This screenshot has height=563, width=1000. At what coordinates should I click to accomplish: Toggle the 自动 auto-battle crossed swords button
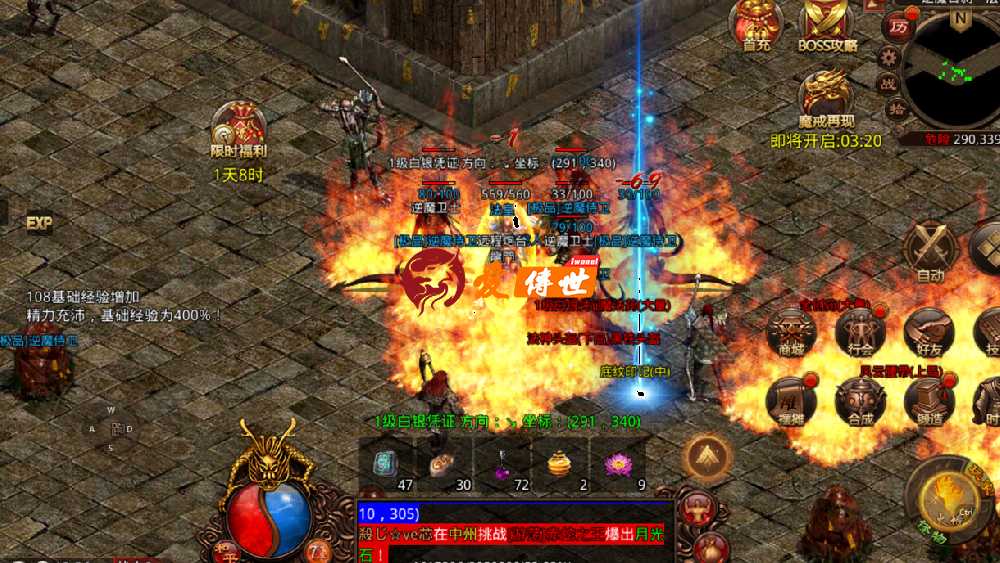coord(930,250)
